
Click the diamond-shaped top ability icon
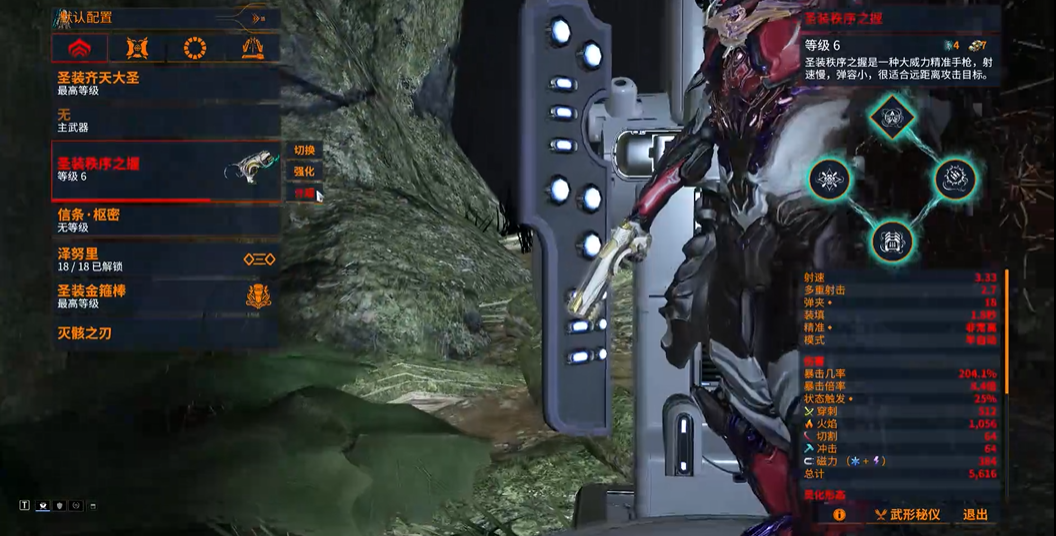pyautogui.click(x=889, y=117)
